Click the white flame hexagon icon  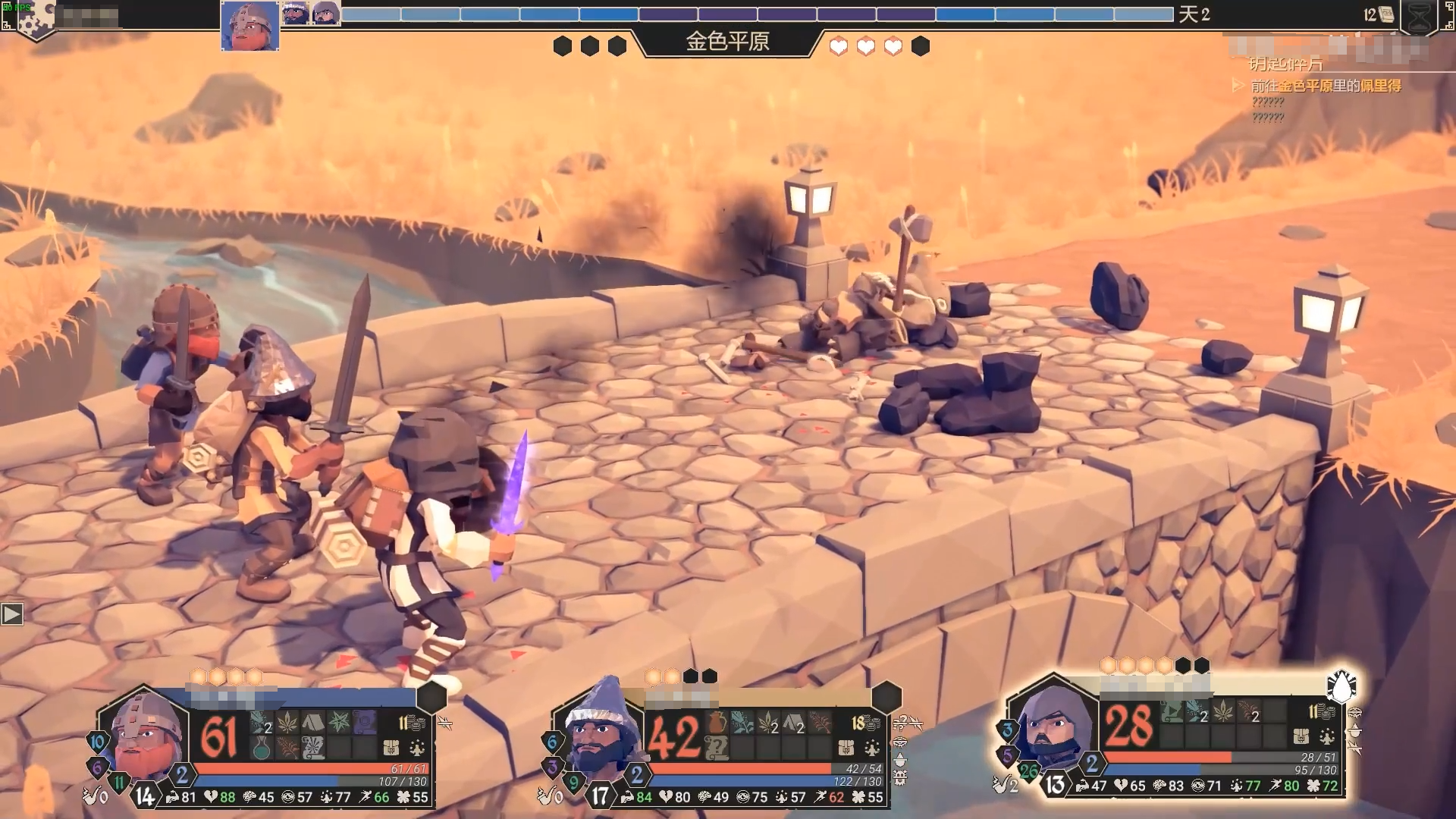pos(1341,686)
